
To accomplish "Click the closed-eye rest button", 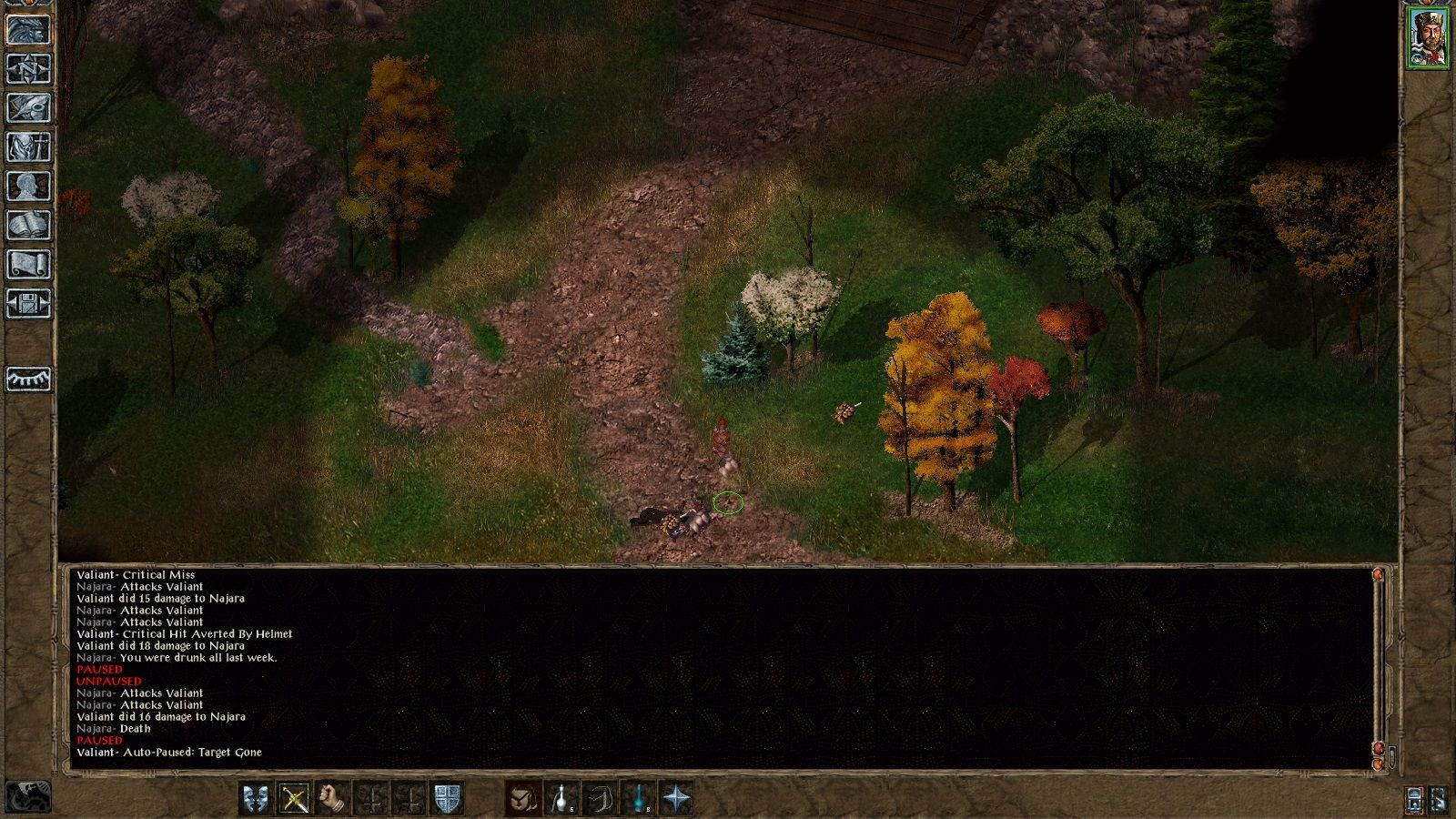I will pyautogui.click(x=29, y=378).
